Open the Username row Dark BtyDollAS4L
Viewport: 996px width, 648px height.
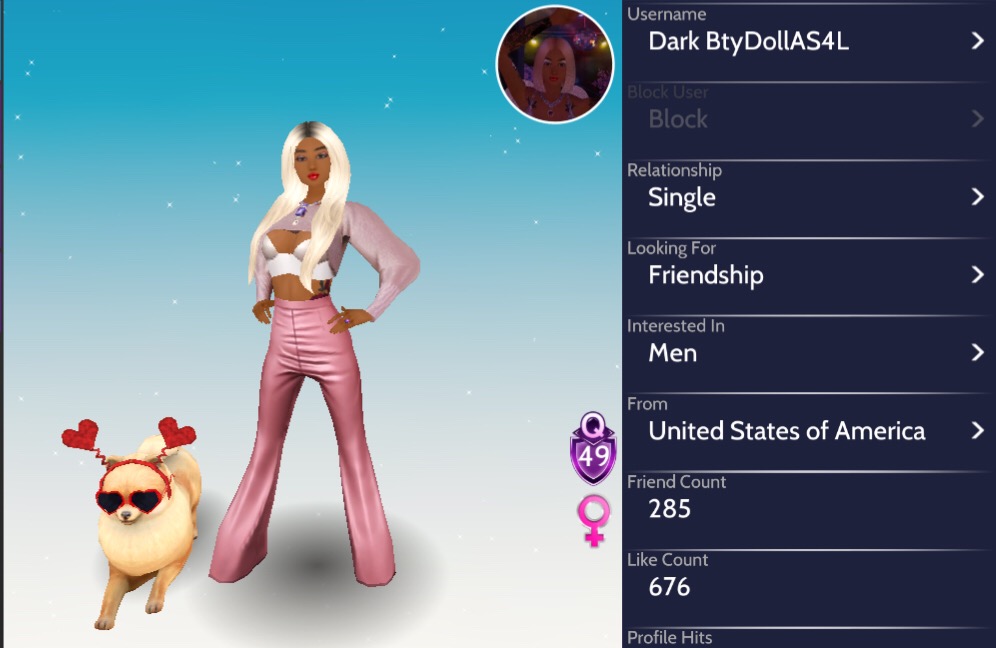808,41
